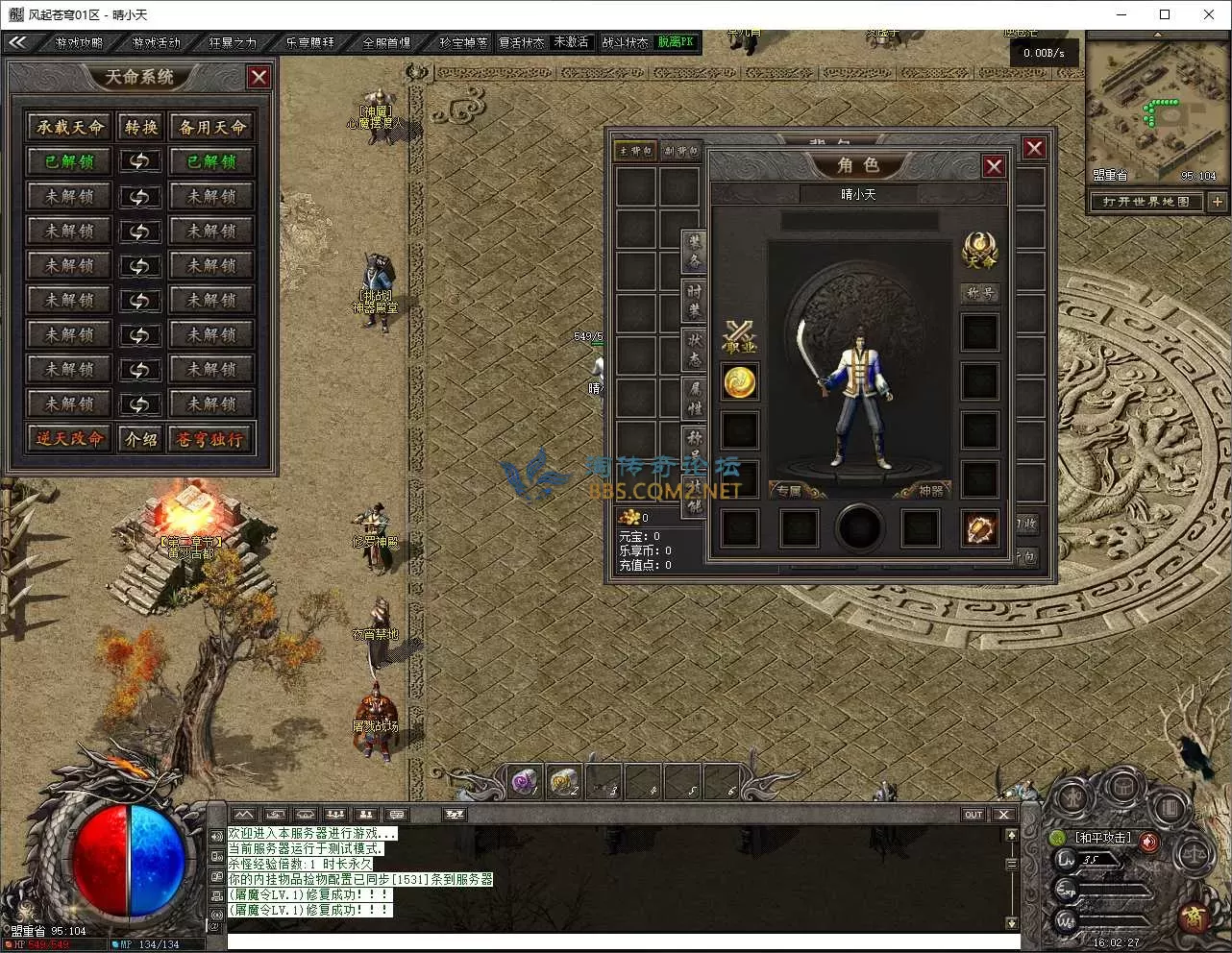Click the 逆天改命 button
This screenshot has height=953, width=1232.
click(x=70, y=439)
